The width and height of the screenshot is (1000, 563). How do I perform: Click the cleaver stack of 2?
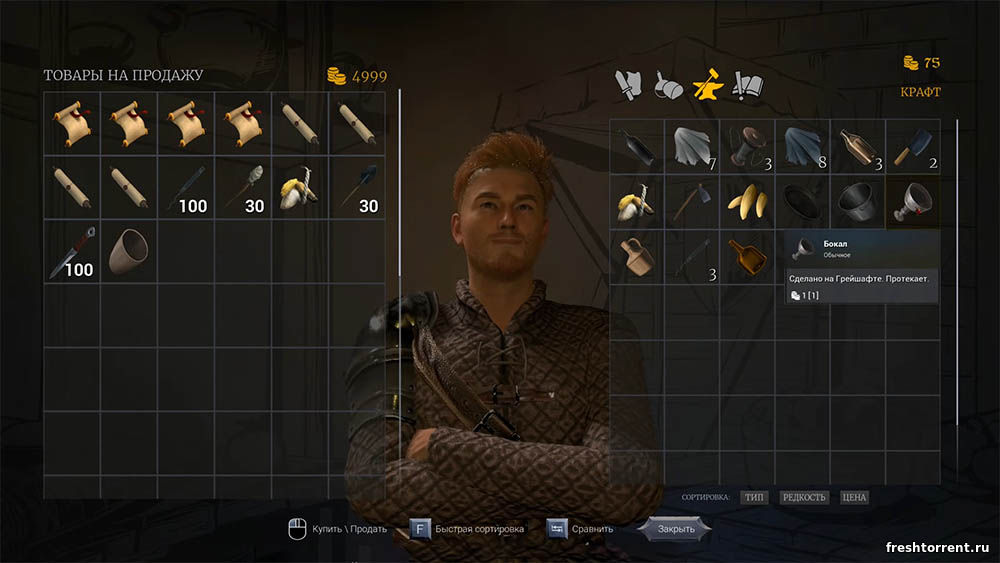click(x=912, y=147)
